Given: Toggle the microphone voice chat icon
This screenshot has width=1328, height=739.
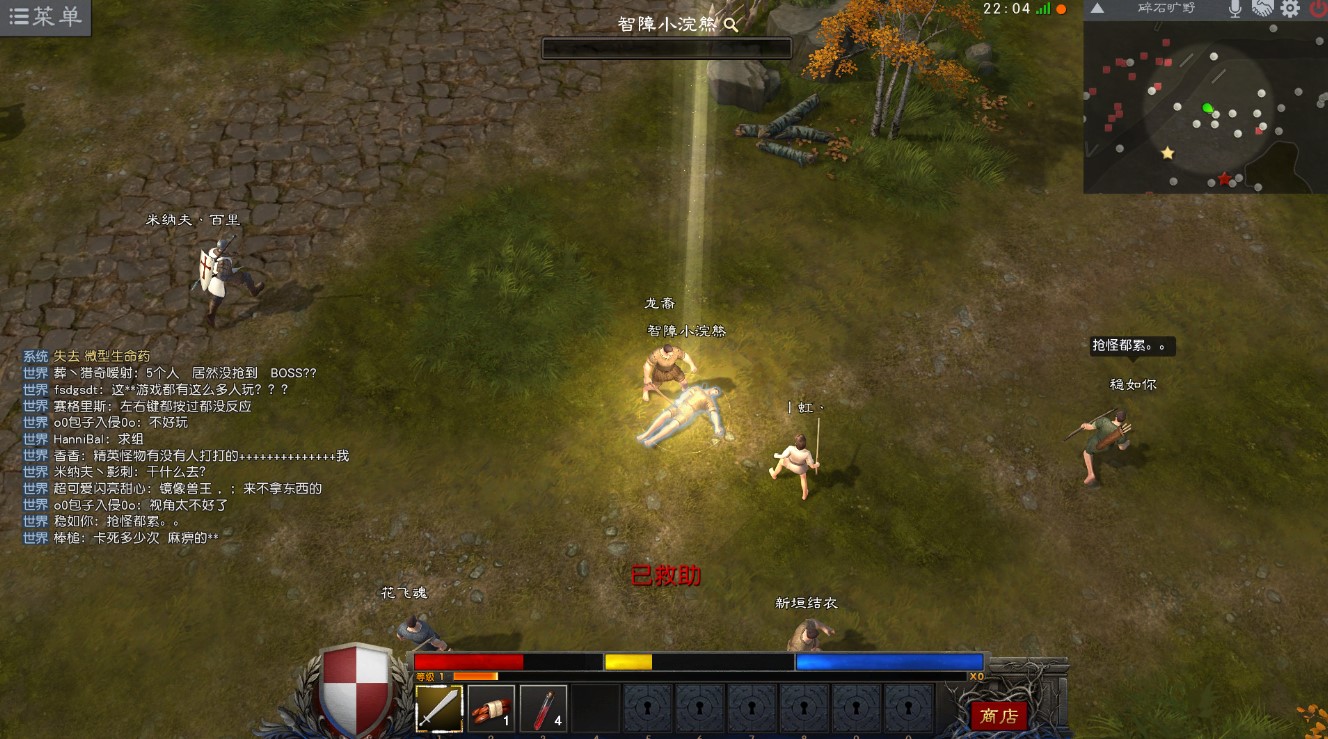Looking at the screenshot, I should 1235,9.
